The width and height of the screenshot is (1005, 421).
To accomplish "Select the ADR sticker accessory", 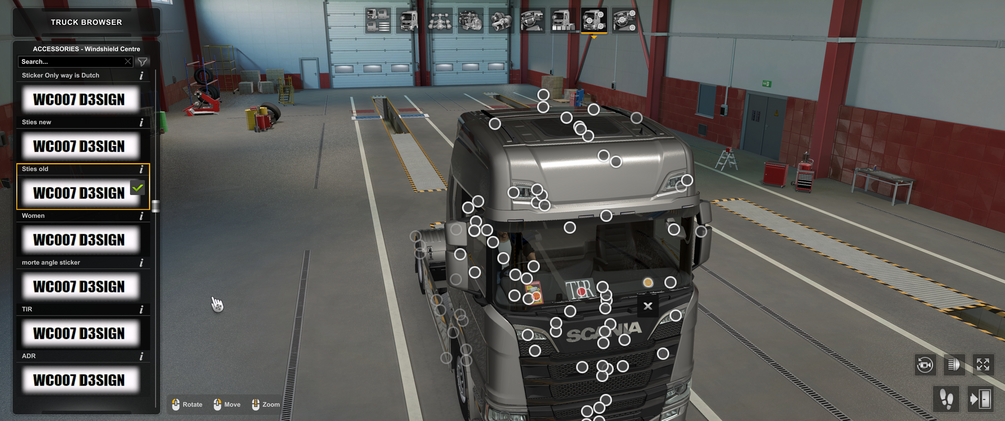I will [79, 380].
